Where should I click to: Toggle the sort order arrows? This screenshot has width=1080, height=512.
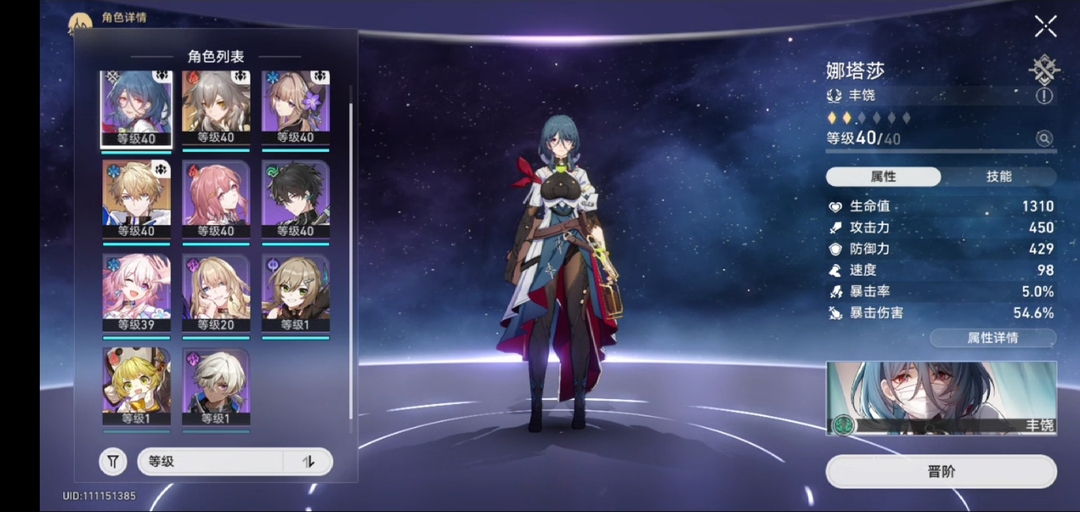coord(308,462)
